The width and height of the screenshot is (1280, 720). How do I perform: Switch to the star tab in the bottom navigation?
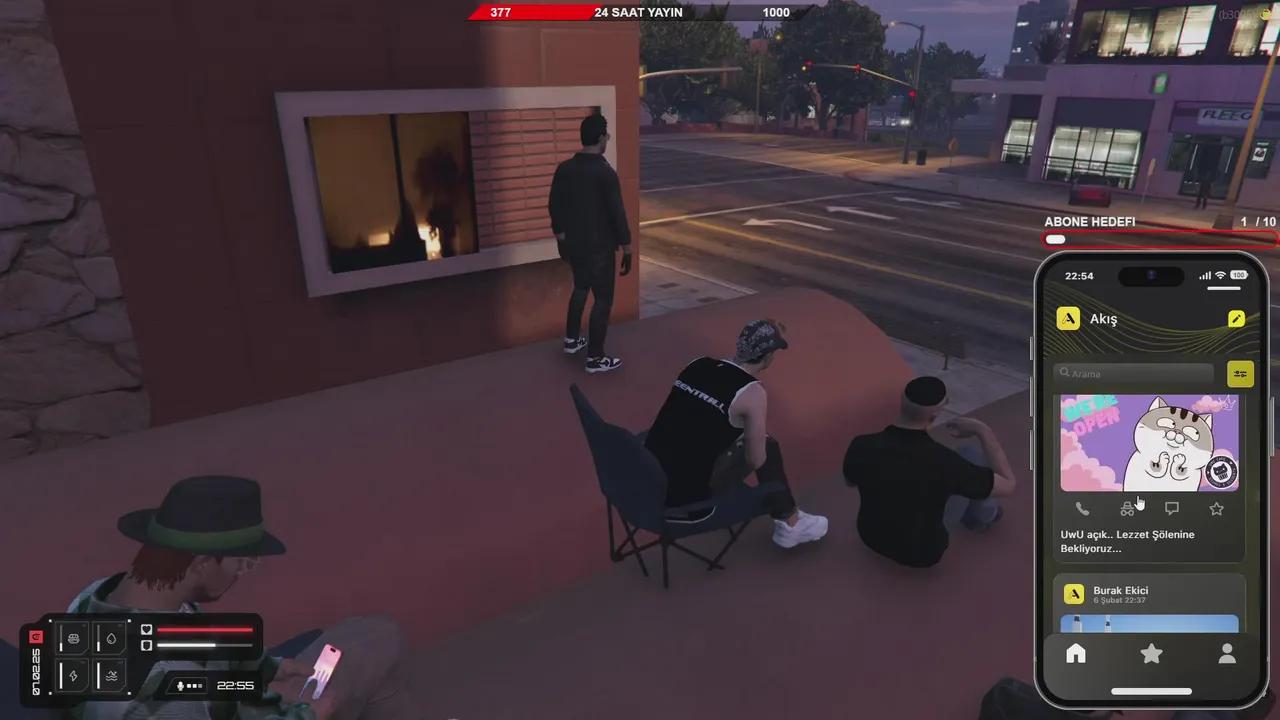click(x=1151, y=653)
